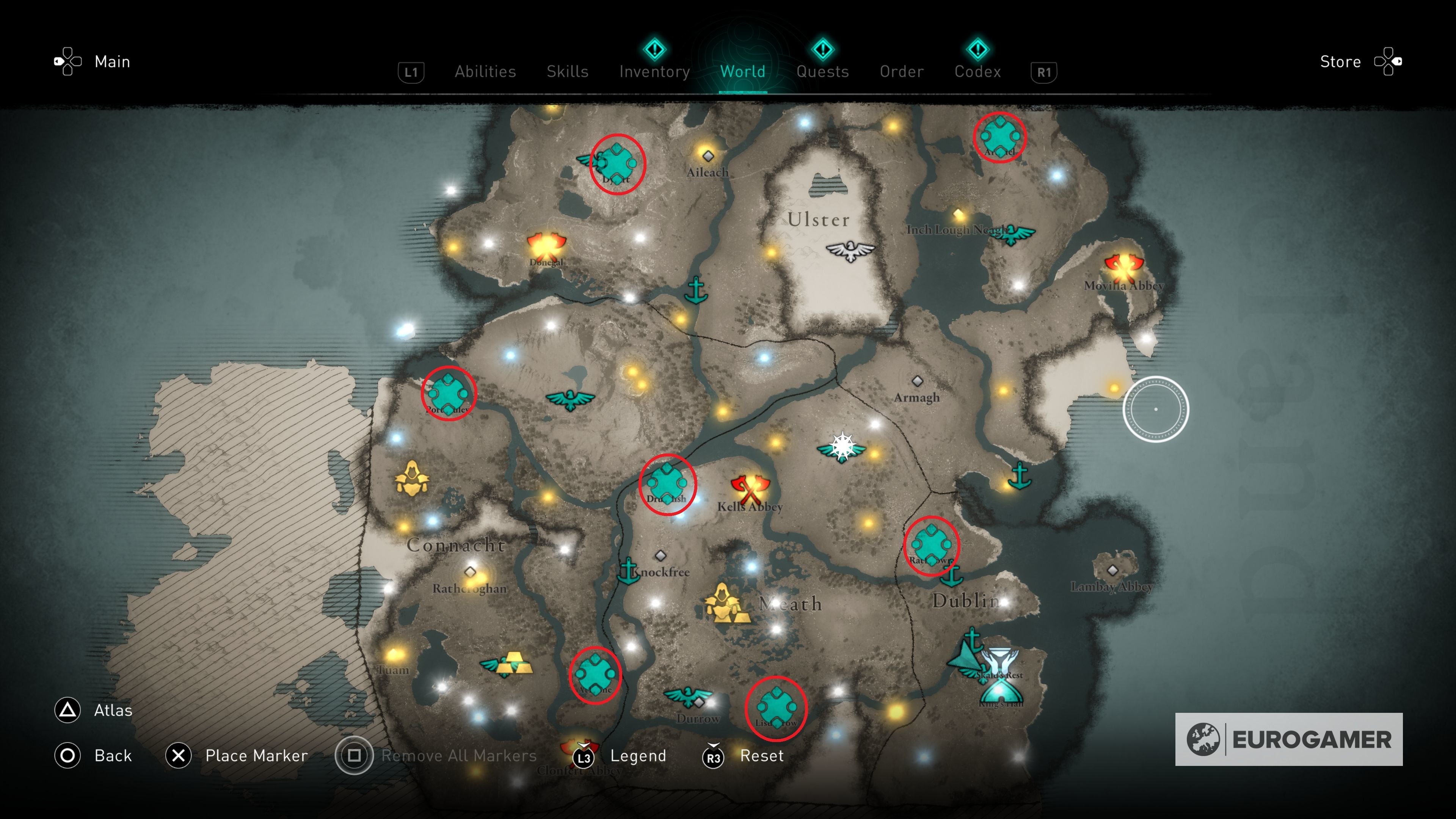Click the Port Auley trading post icon
Viewport: 1456px width, 819px height.
point(449,394)
